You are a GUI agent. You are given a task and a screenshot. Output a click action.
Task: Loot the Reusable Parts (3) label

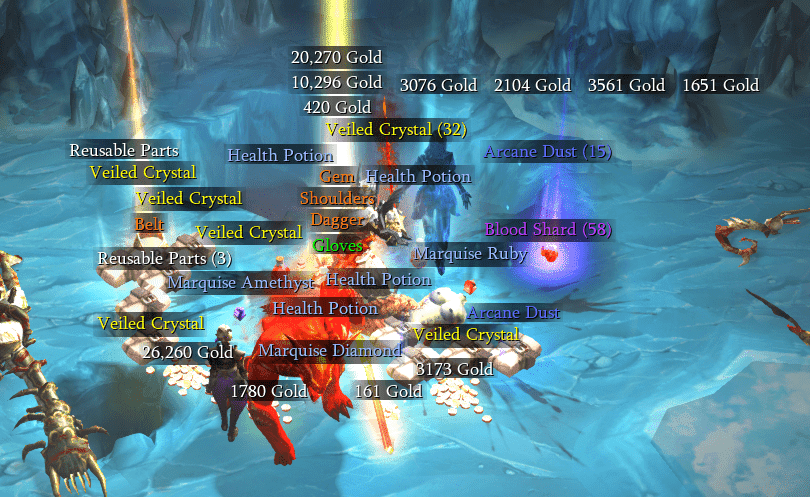(165, 259)
